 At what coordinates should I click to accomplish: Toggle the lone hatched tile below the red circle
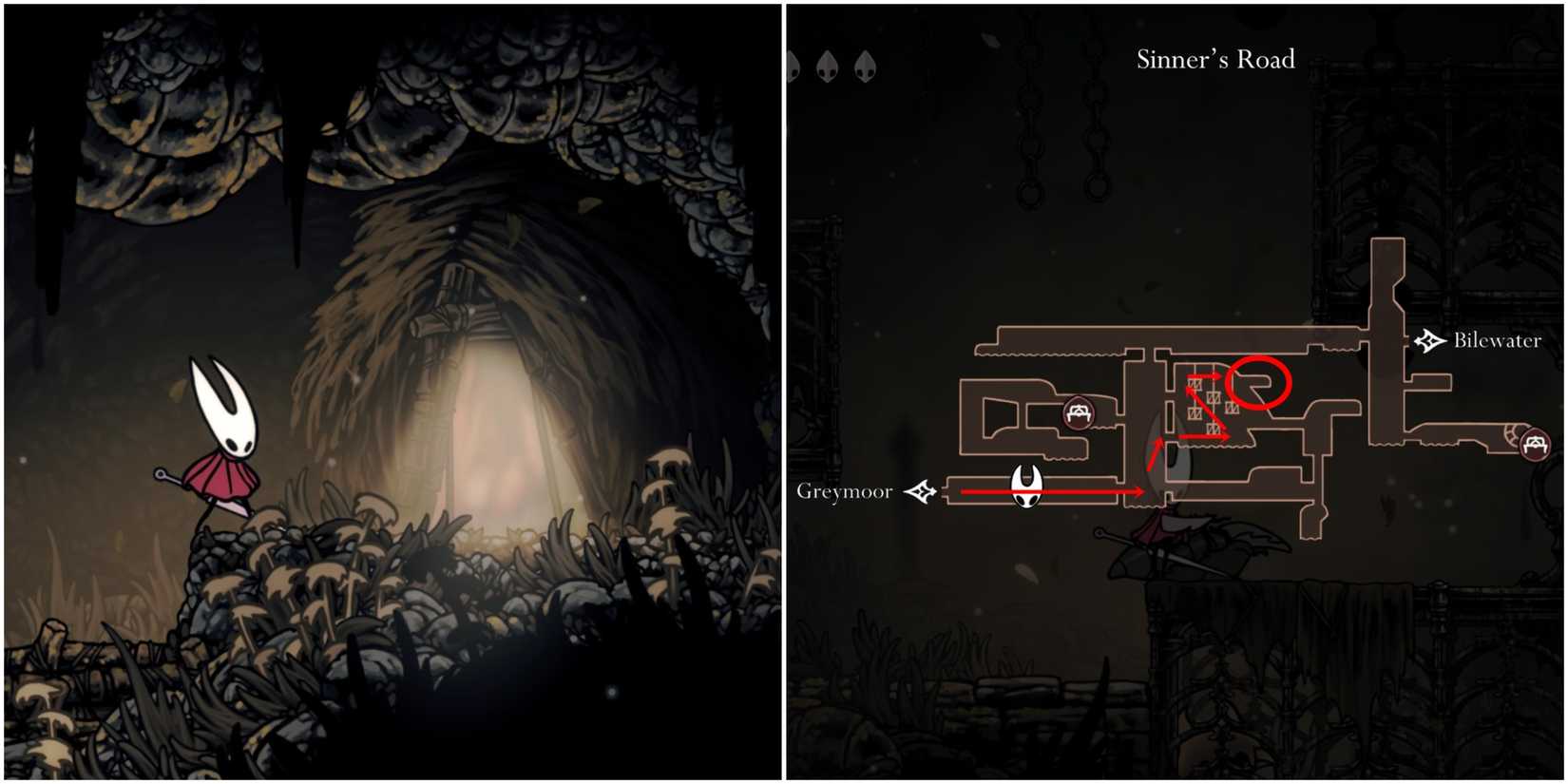[1232, 409]
